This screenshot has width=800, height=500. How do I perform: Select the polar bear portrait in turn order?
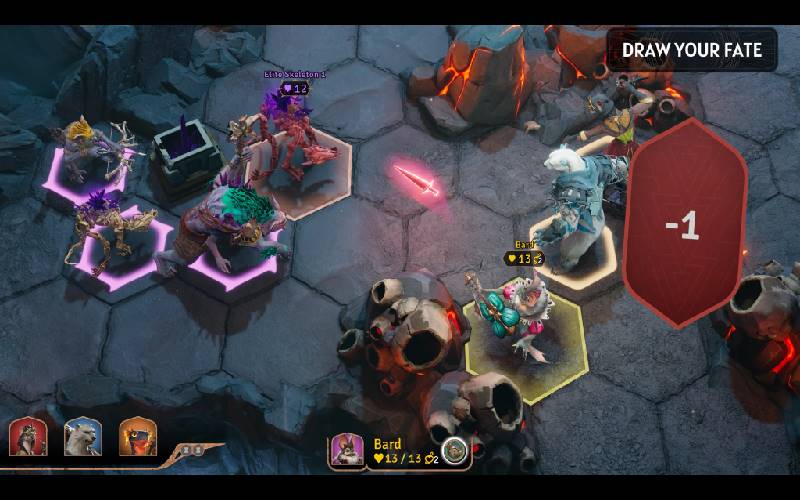(82, 437)
